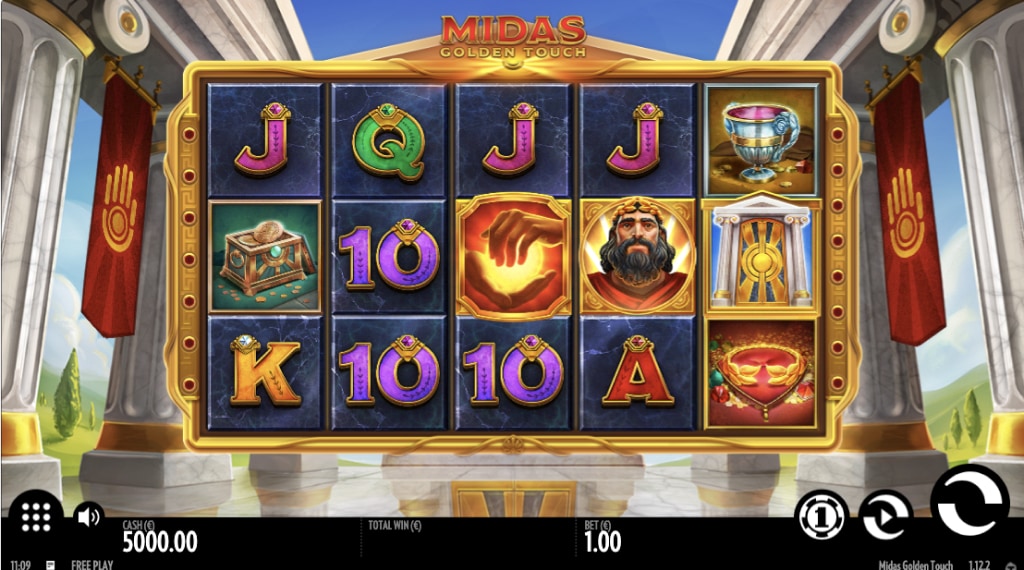Spin the reels with the large spin button
Viewport: 1024px width, 570px height.
pos(968,505)
